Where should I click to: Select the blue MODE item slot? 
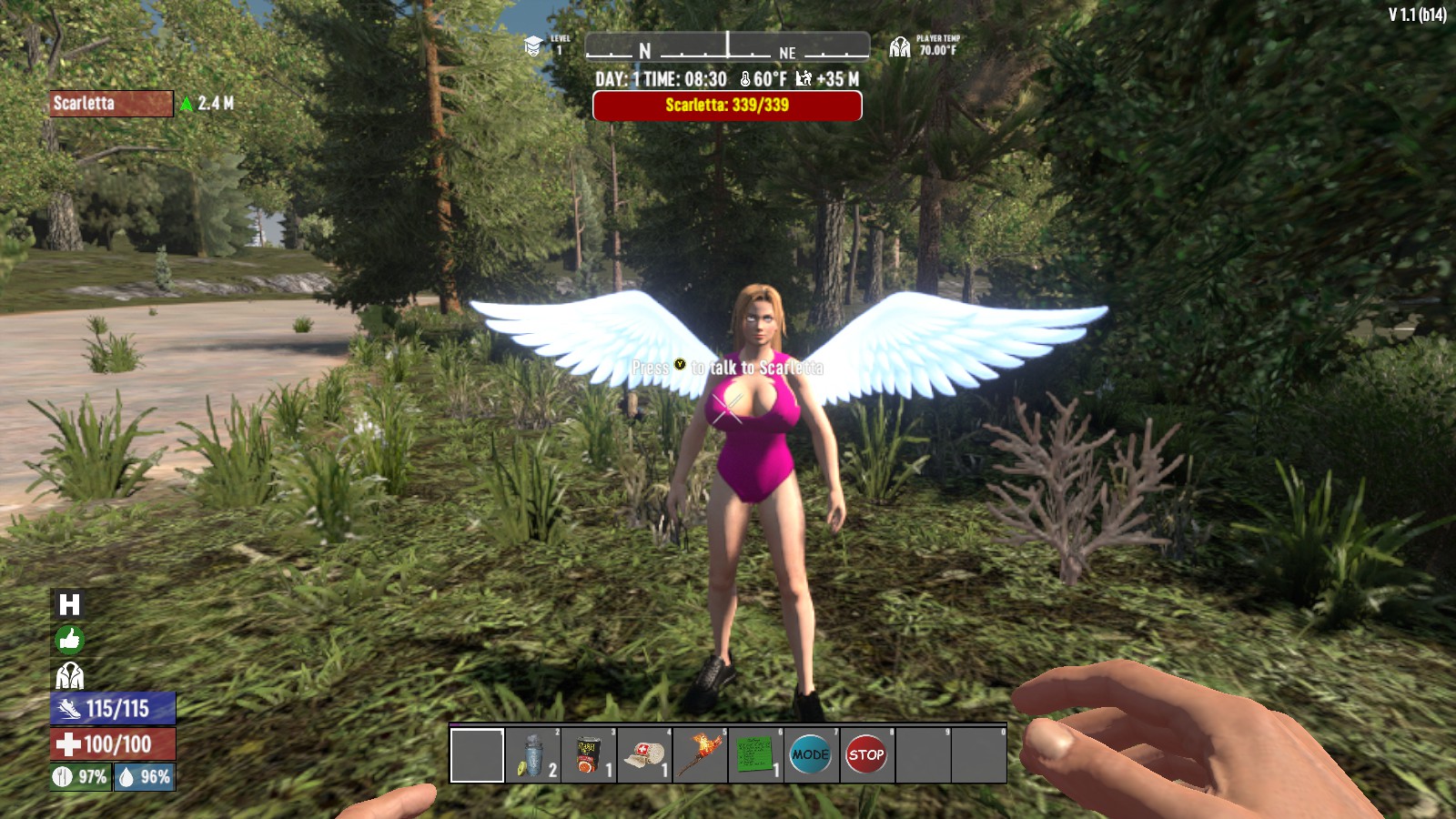click(810, 755)
